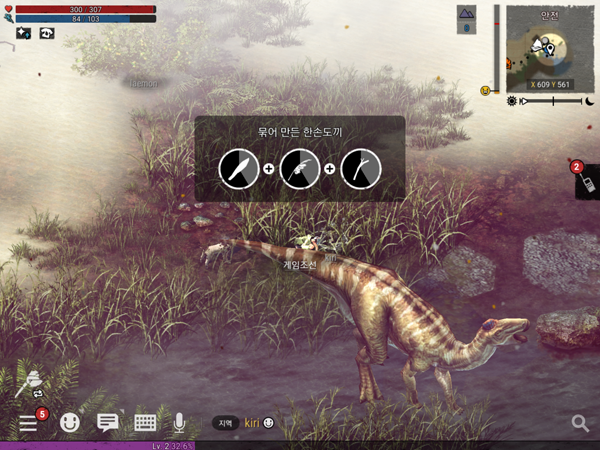Switch the 지역 chat channel selector
Viewport: 600px width, 450px height.
pos(226,423)
